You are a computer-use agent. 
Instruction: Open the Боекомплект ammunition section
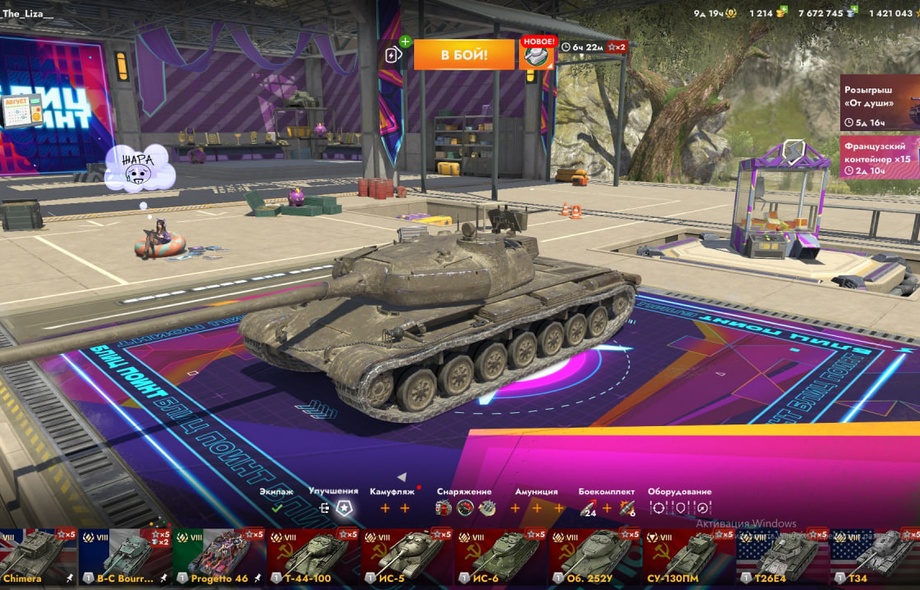607,507
